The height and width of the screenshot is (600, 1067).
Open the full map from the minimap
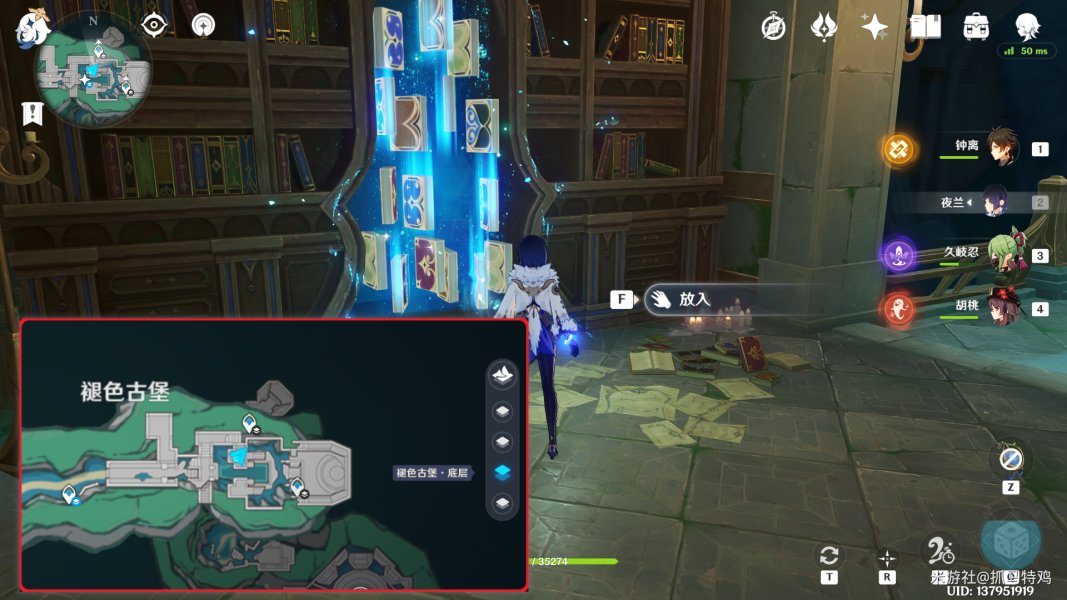92,70
